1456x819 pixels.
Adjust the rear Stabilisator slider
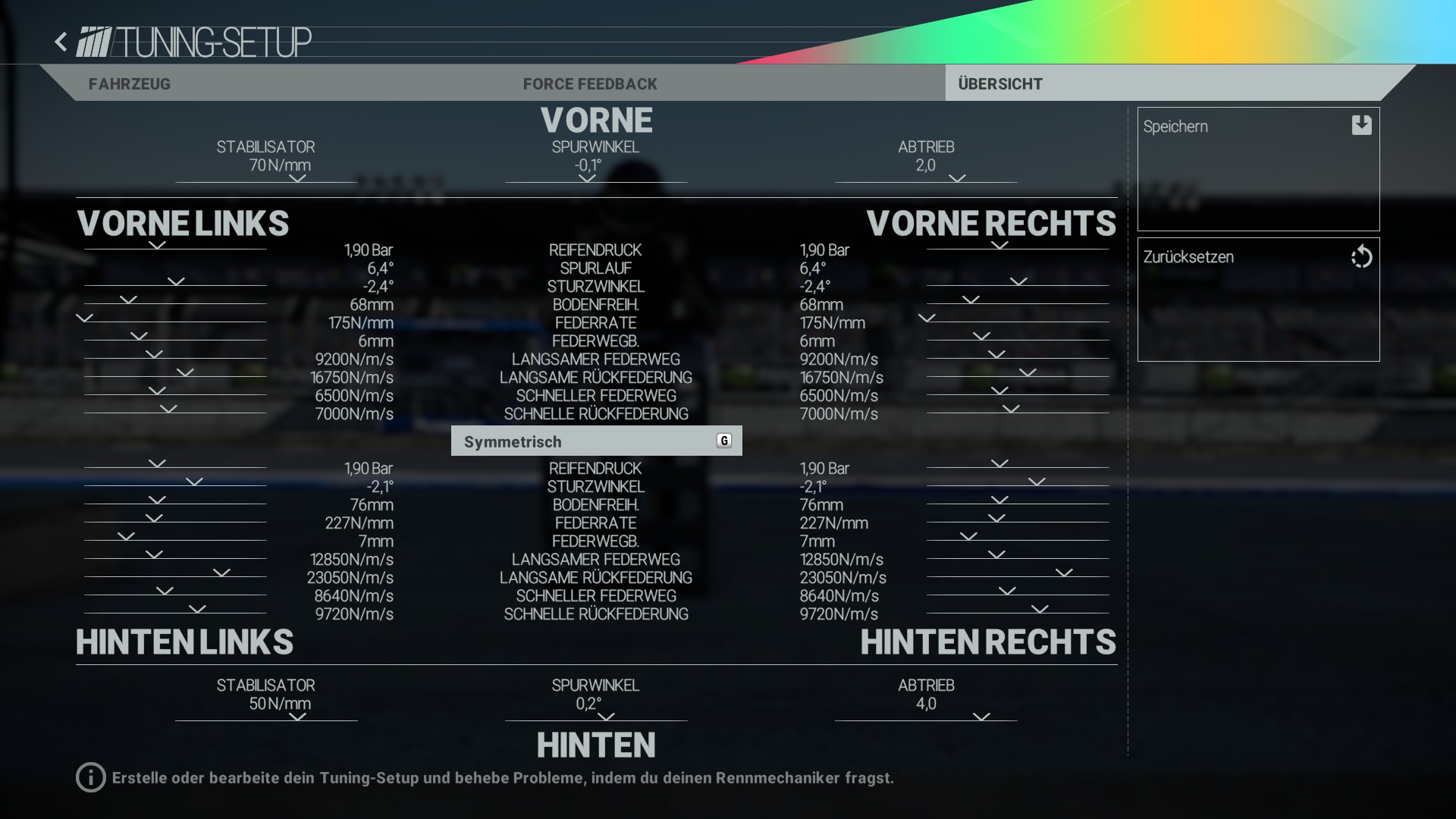297,717
